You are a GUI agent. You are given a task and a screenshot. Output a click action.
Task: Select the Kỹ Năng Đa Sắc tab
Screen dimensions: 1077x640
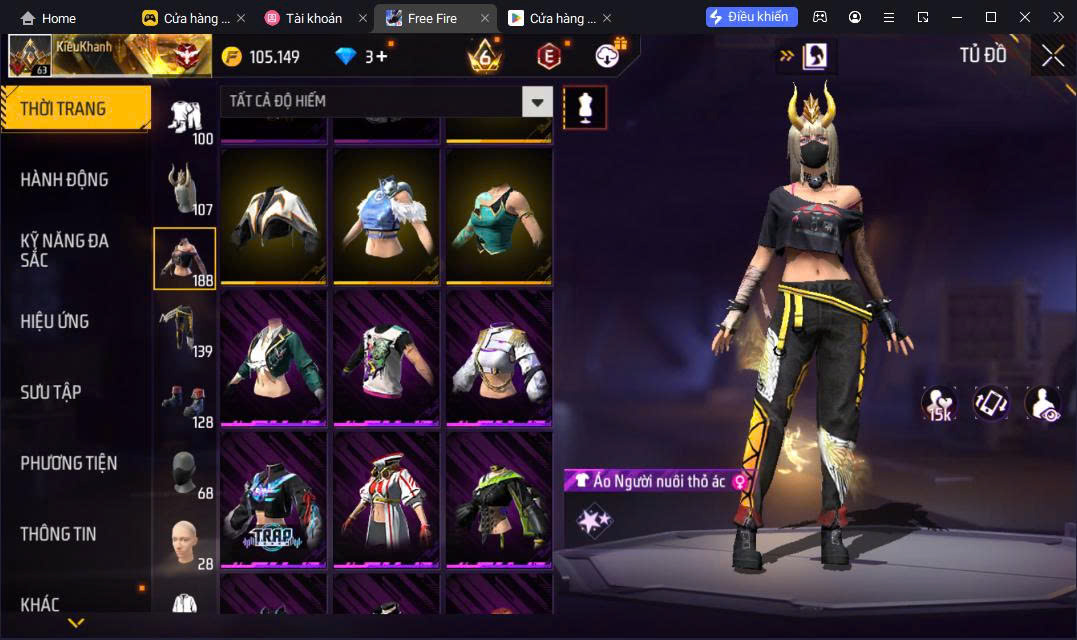coord(65,250)
